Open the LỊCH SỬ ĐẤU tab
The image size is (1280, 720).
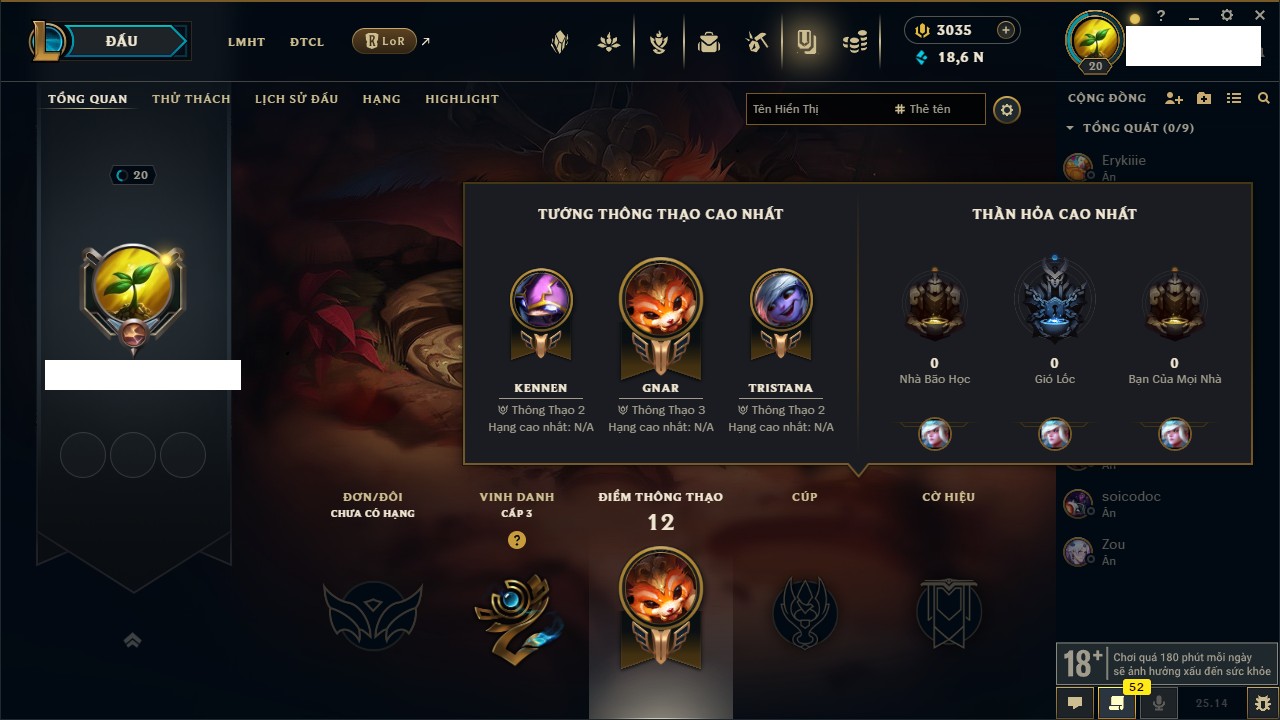pyautogui.click(x=296, y=99)
